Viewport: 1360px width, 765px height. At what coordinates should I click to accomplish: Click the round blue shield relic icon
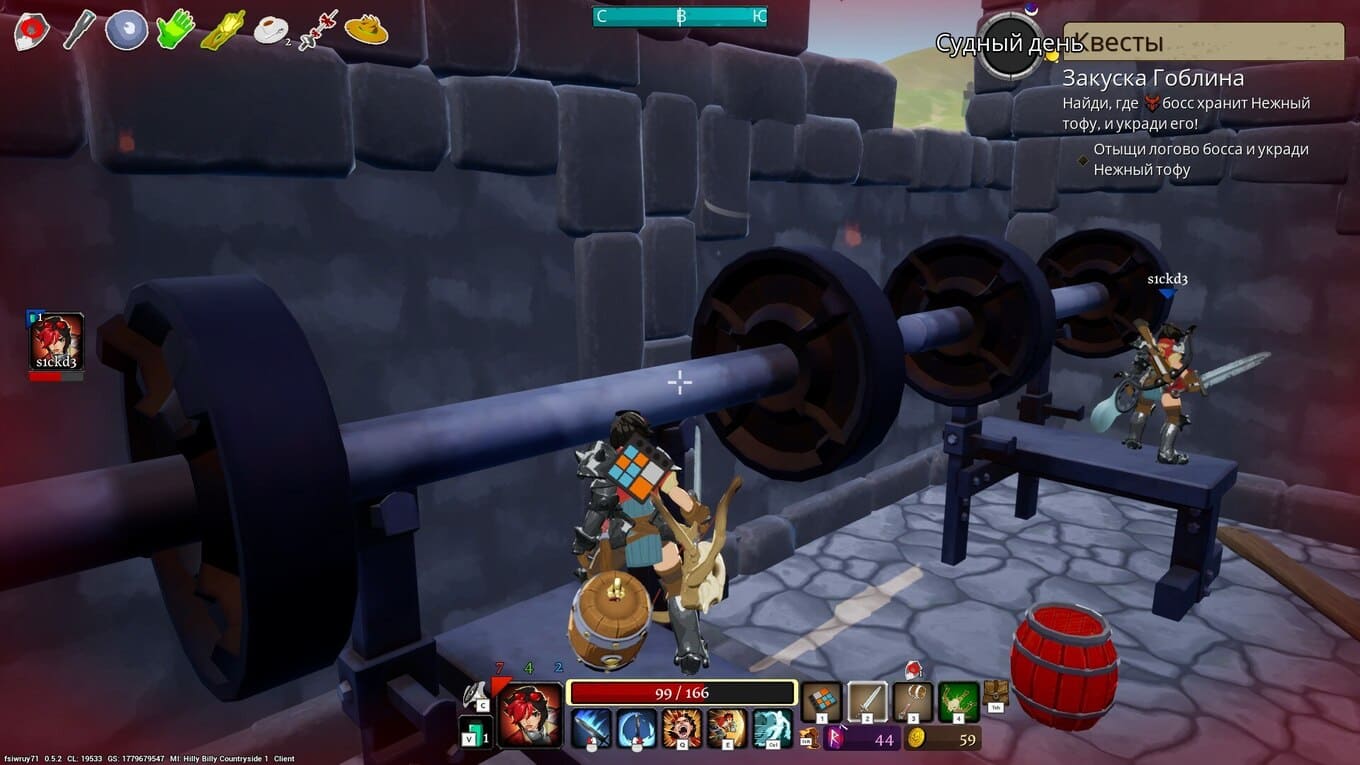pyautogui.click(x=127, y=30)
